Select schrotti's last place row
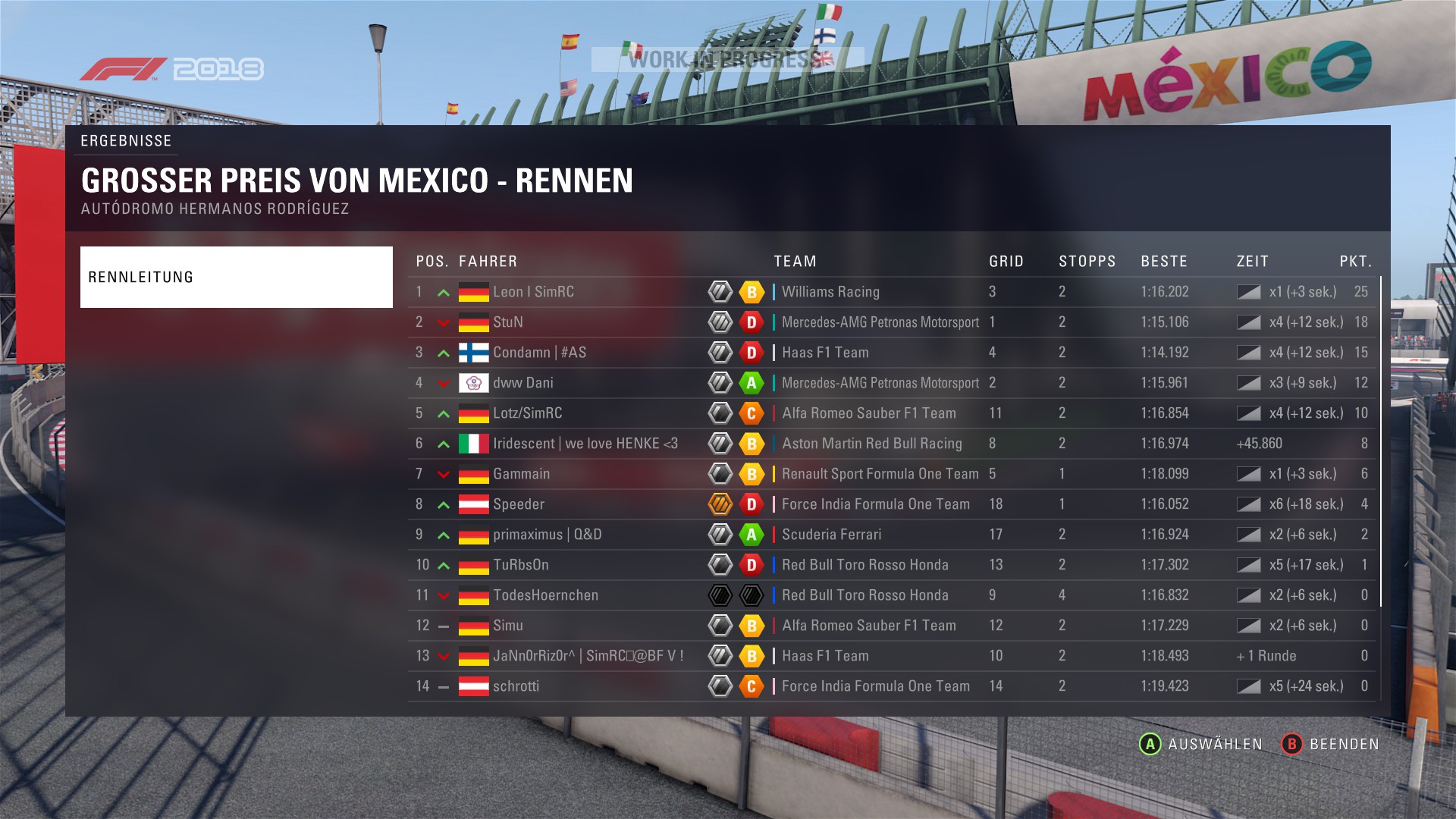Screen dimensions: 1456x819 coord(516,686)
